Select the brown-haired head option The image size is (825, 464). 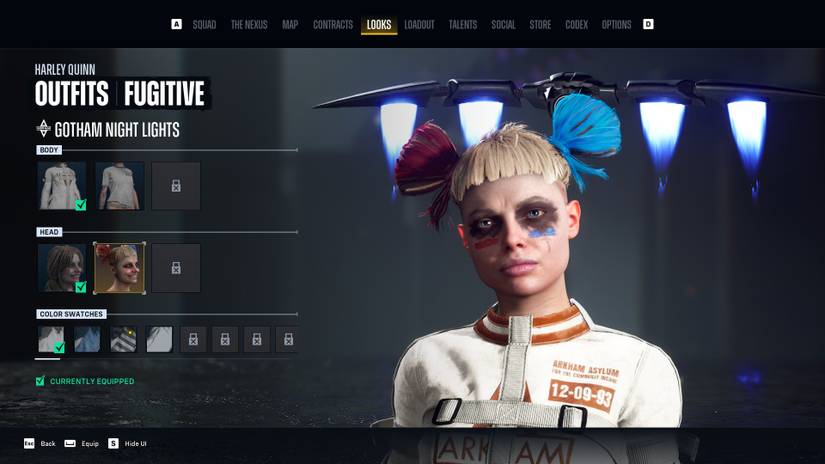pyautogui.click(x=62, y=267)
